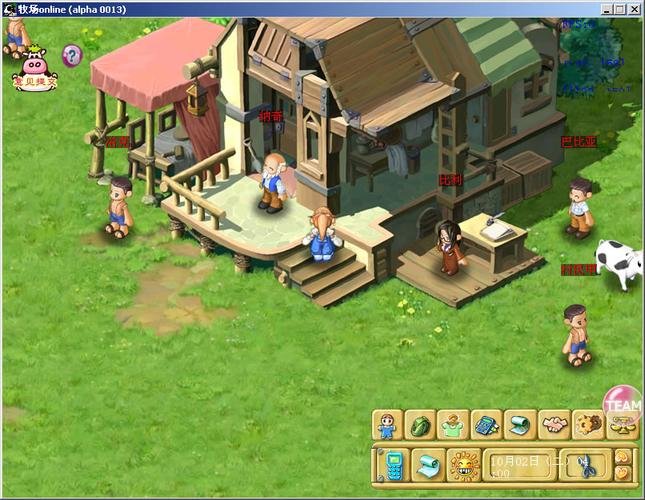
Task: Click the sunflower icon in the top toolbar row
Action: click(x=587, y=425)
